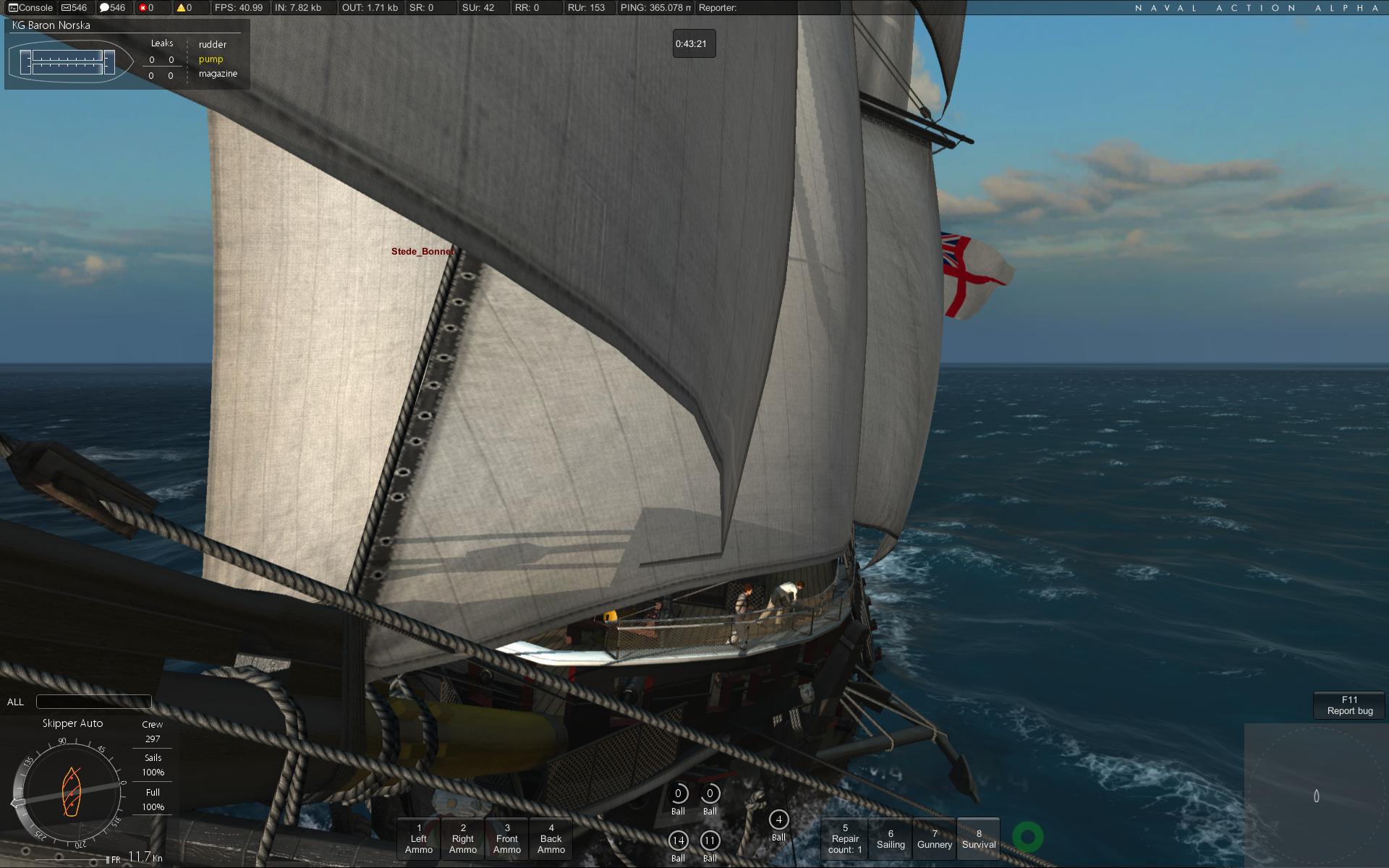Open the Console

[x=30, y=8]
